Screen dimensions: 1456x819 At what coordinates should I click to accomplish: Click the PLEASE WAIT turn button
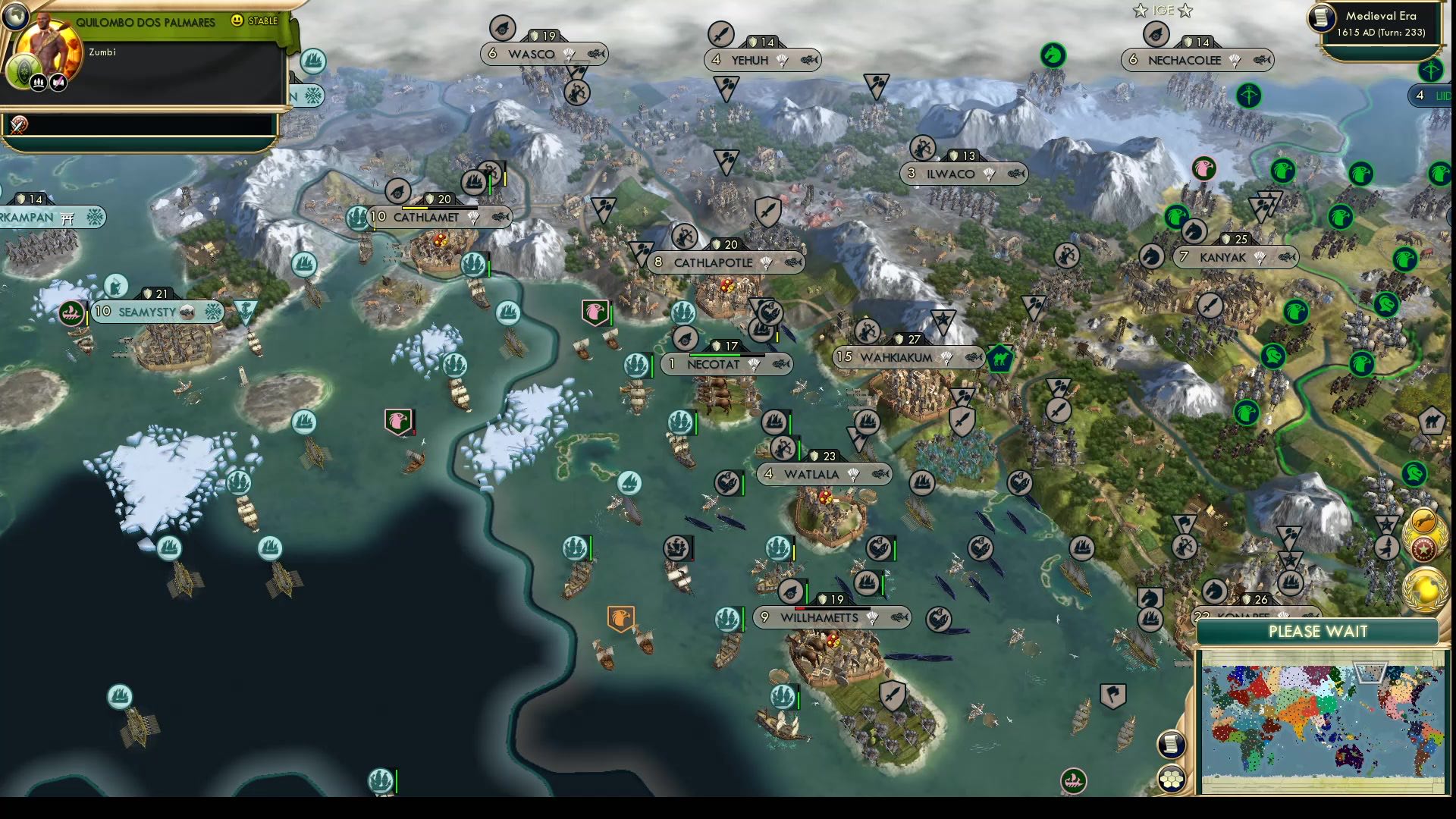pos(1318,632)
